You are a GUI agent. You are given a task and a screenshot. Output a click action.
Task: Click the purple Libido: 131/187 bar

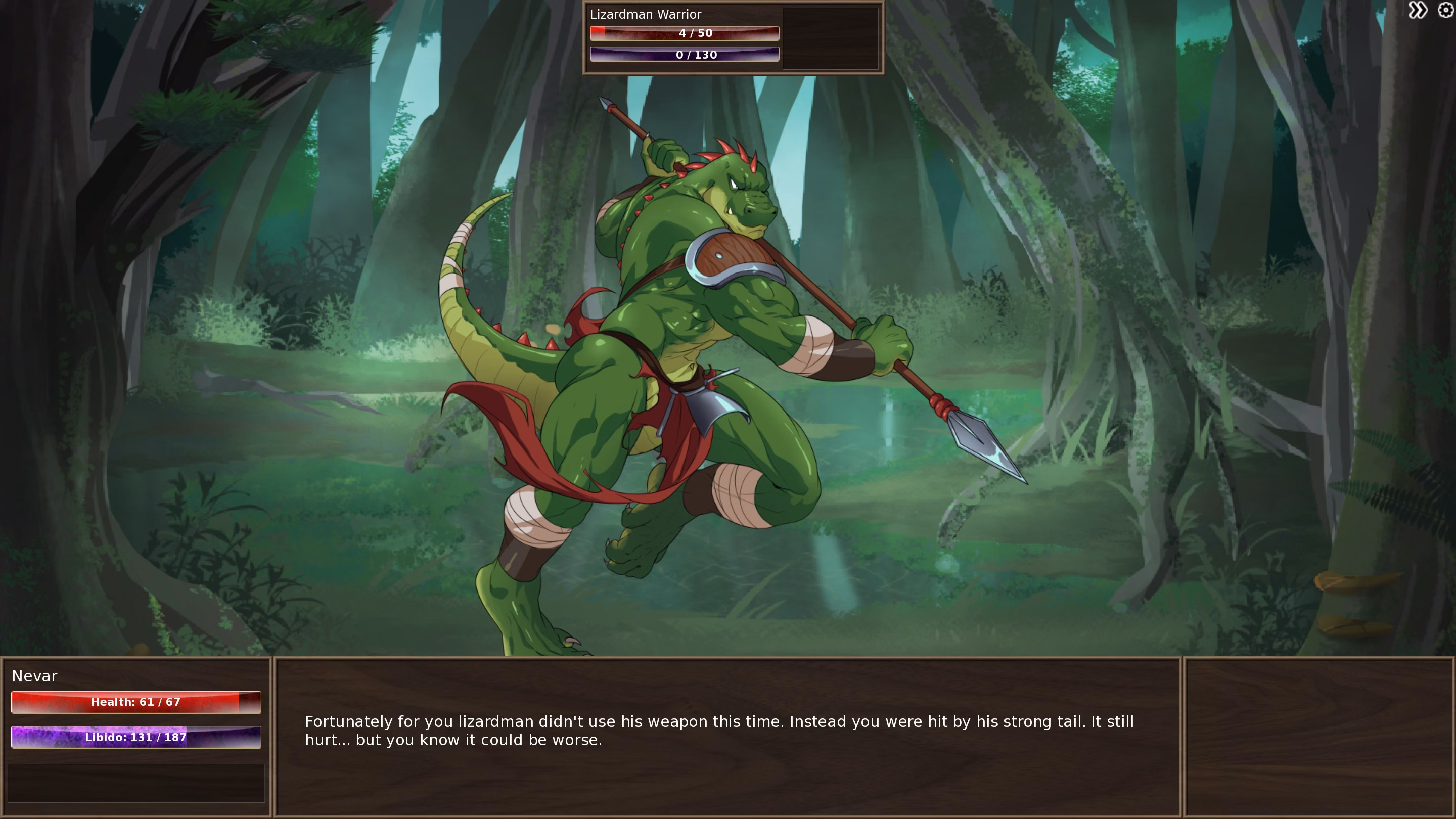click(135, 737)
